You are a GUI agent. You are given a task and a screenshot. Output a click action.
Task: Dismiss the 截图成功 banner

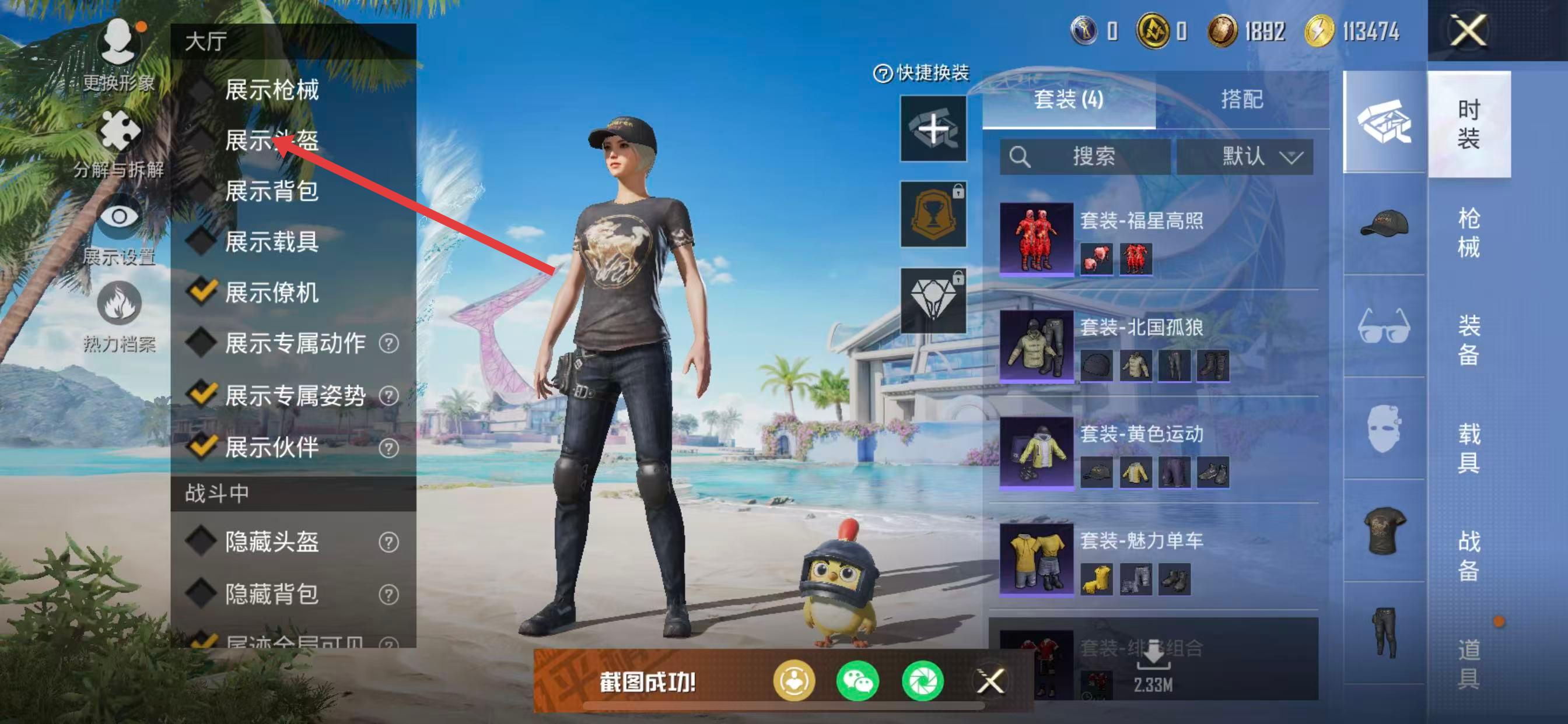(991, 681)
